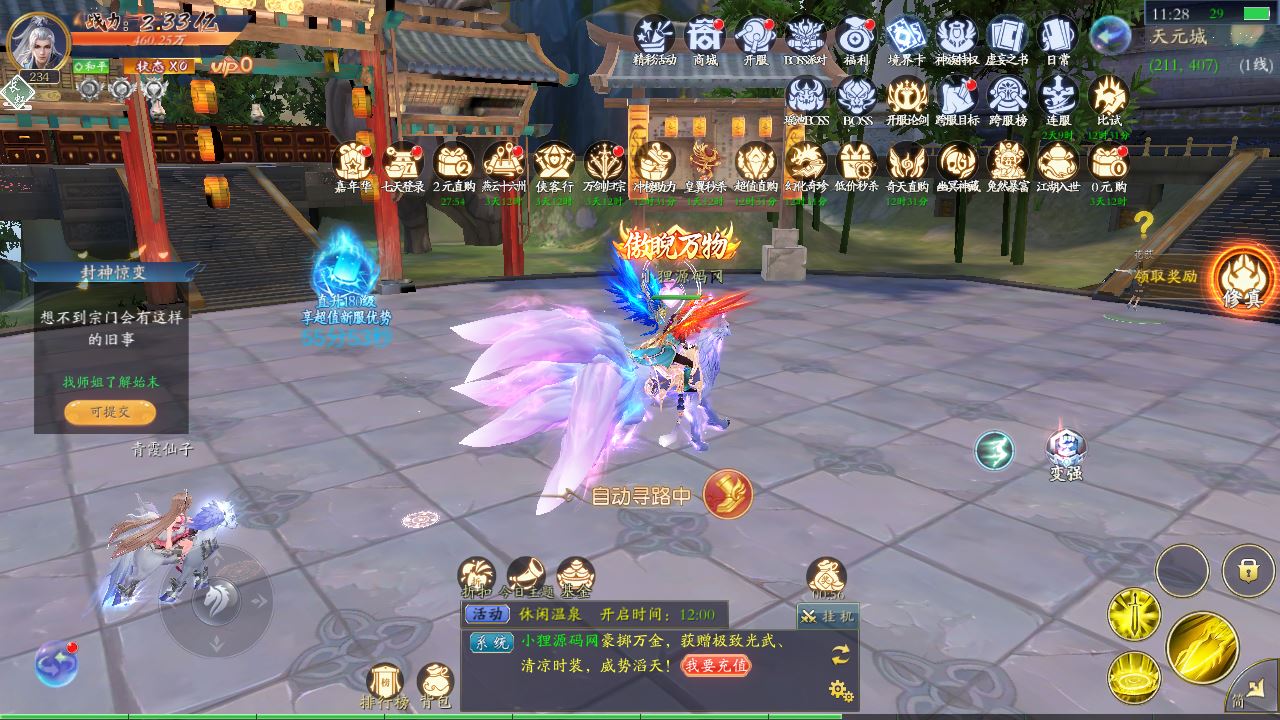Image resolution: width=1280 pixels, height=720 pixels.
Task: Click the 可提交 quest submit button
Action: [x=110, y=411]
